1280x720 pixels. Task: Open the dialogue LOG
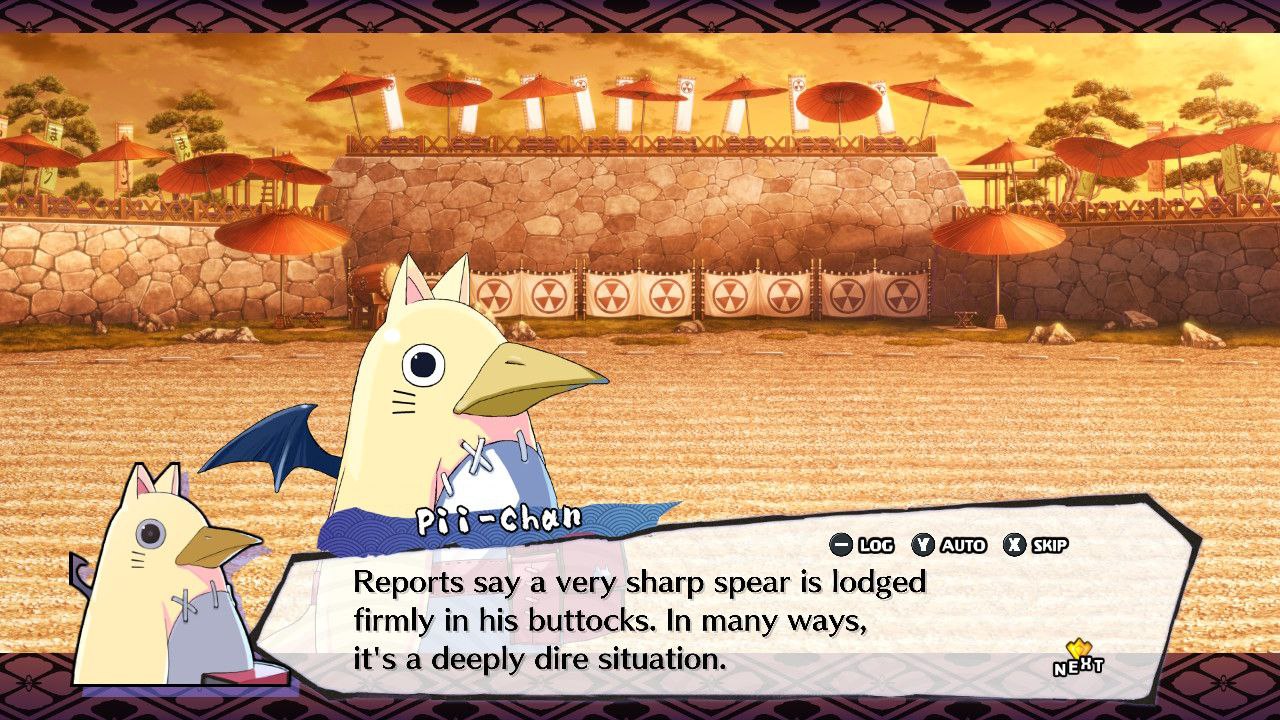tap(862, 545)
